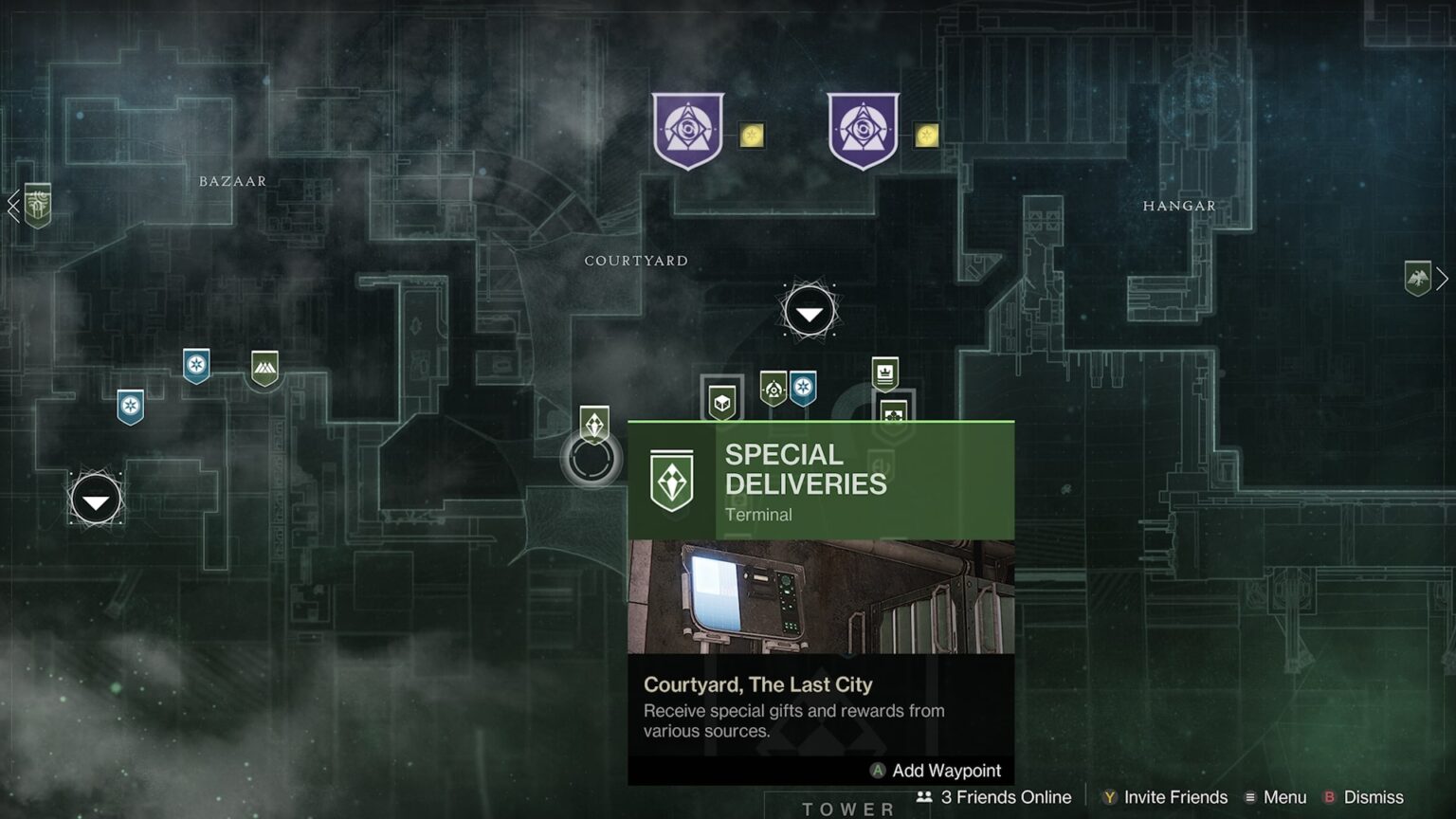
Task: Show the 3 Friends Online roster
Action: (993, 797)
